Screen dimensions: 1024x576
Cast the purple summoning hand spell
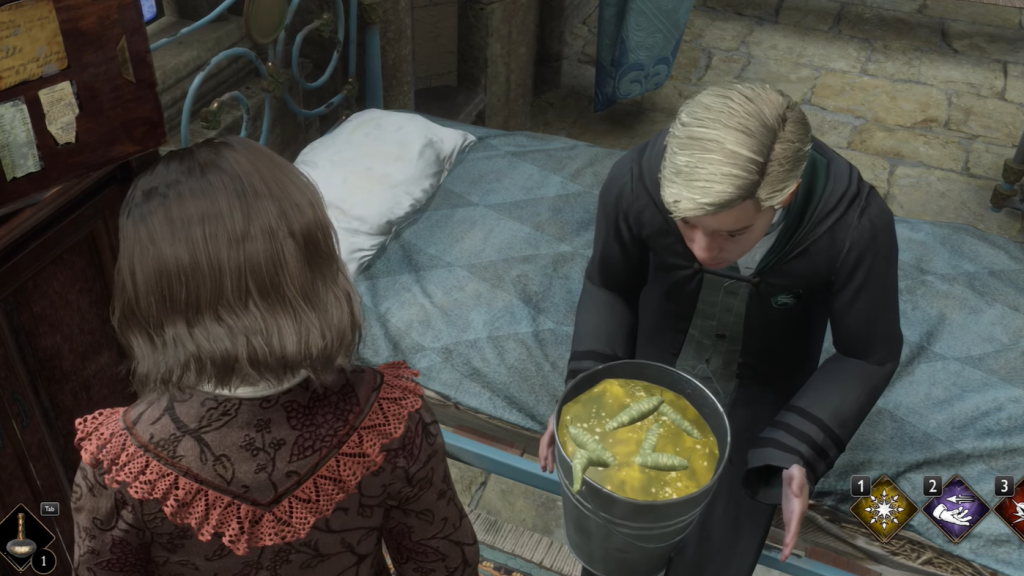click(x=954, y=510)
